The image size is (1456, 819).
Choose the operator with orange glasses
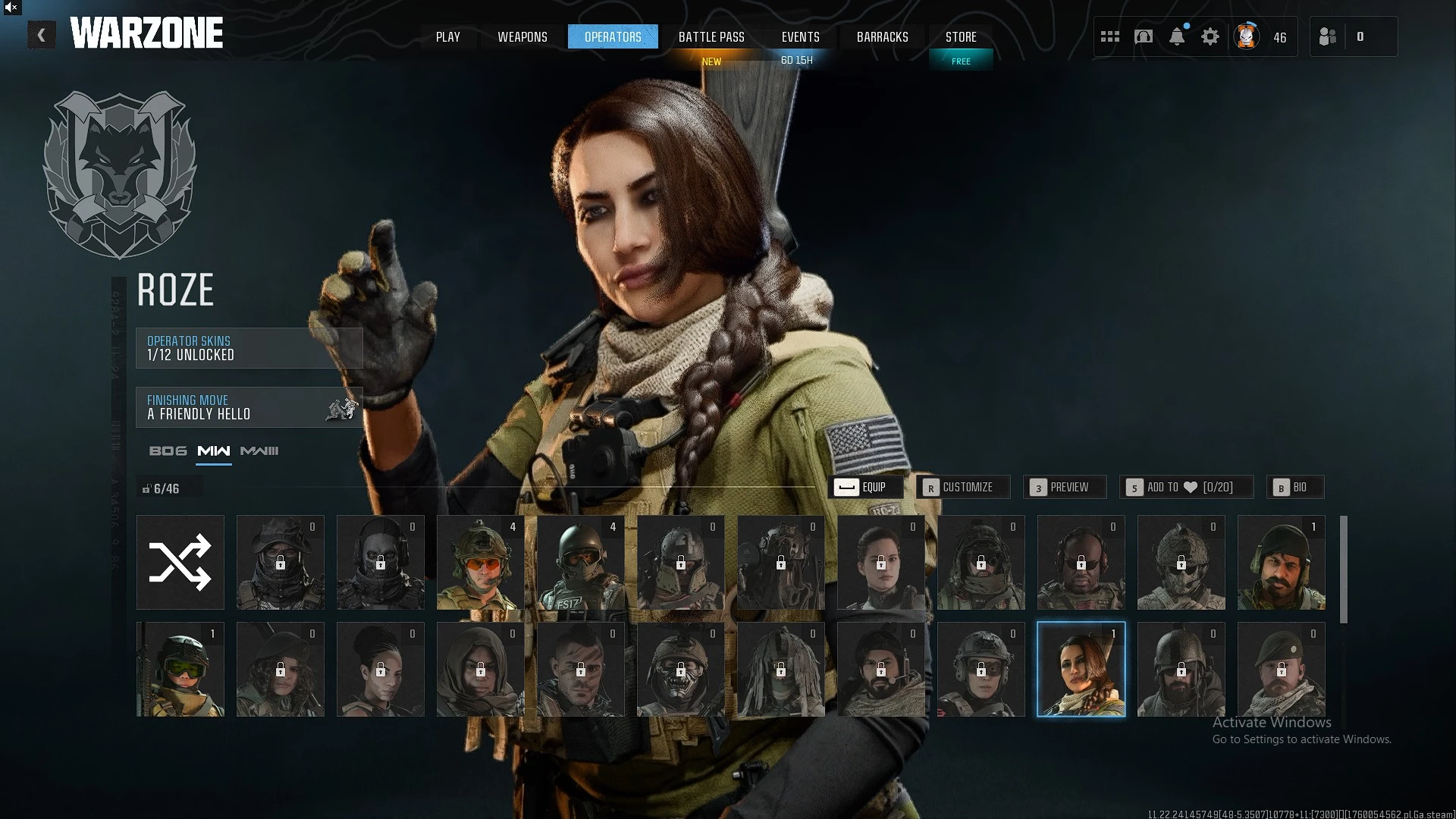click(x=481, y=563)
